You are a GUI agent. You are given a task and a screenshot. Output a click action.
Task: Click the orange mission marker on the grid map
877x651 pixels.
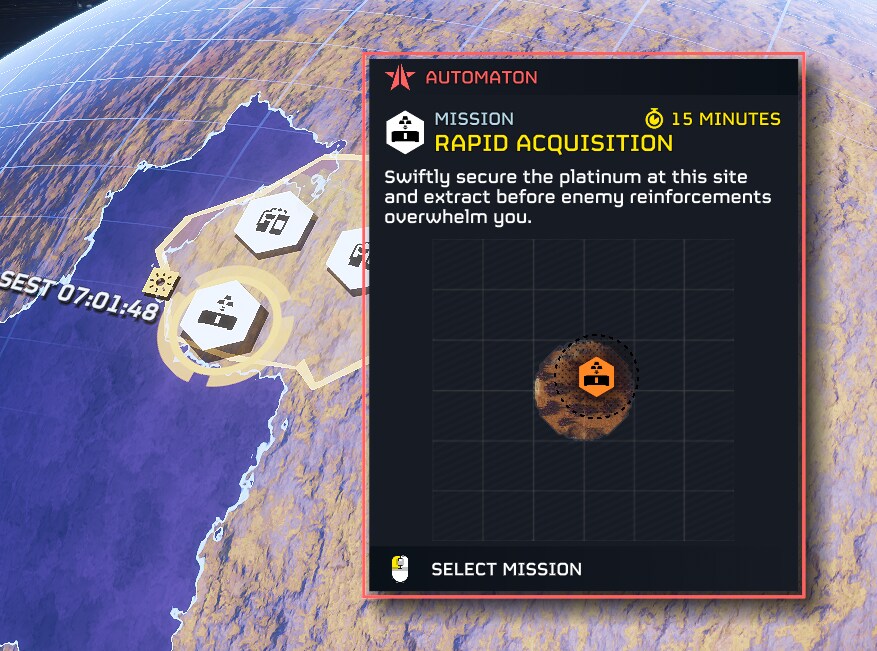click(x=596, y=377)
